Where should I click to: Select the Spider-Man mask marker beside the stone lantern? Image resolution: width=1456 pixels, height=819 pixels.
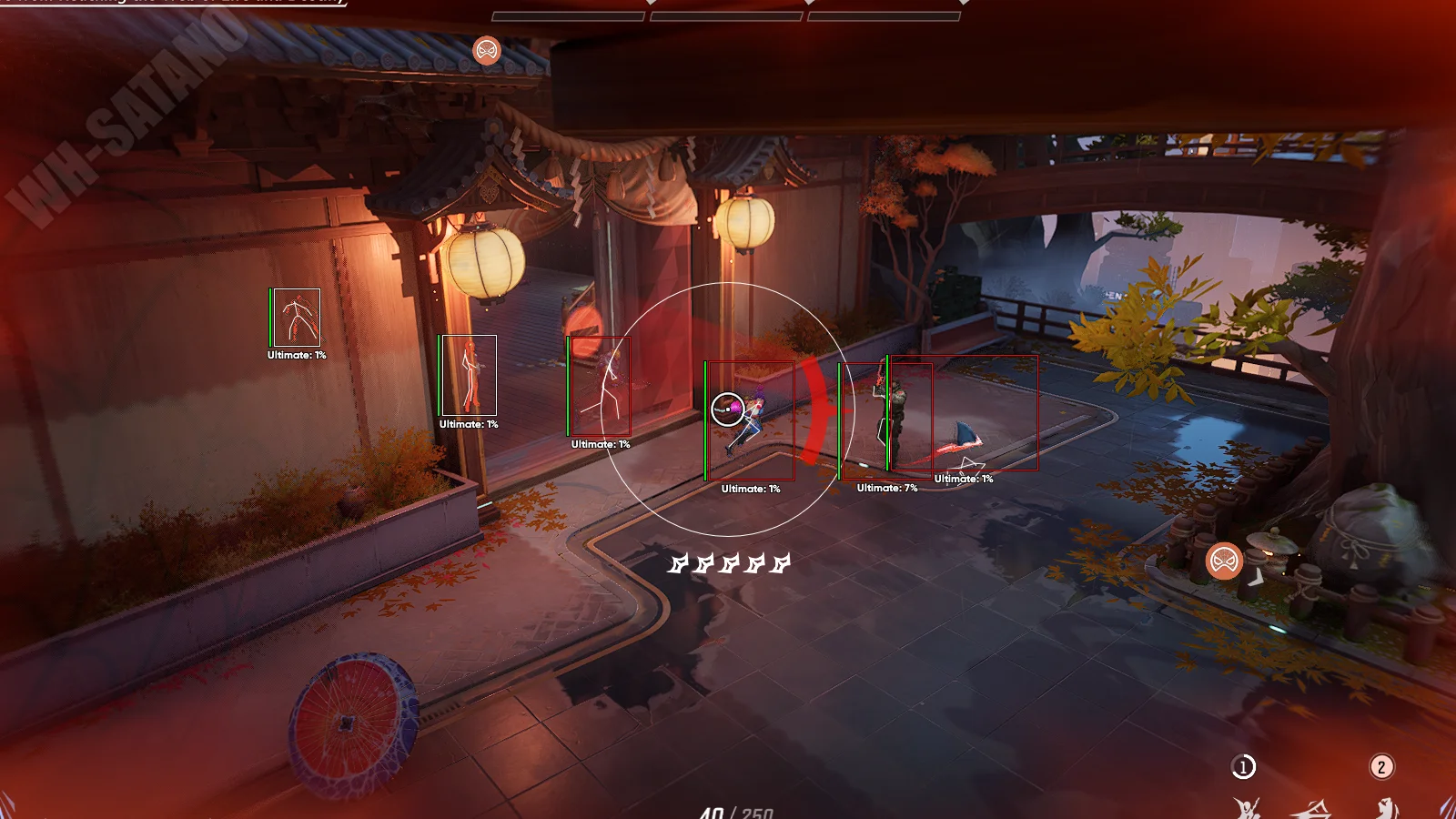pyautogui.click(x=1224, y=561)
